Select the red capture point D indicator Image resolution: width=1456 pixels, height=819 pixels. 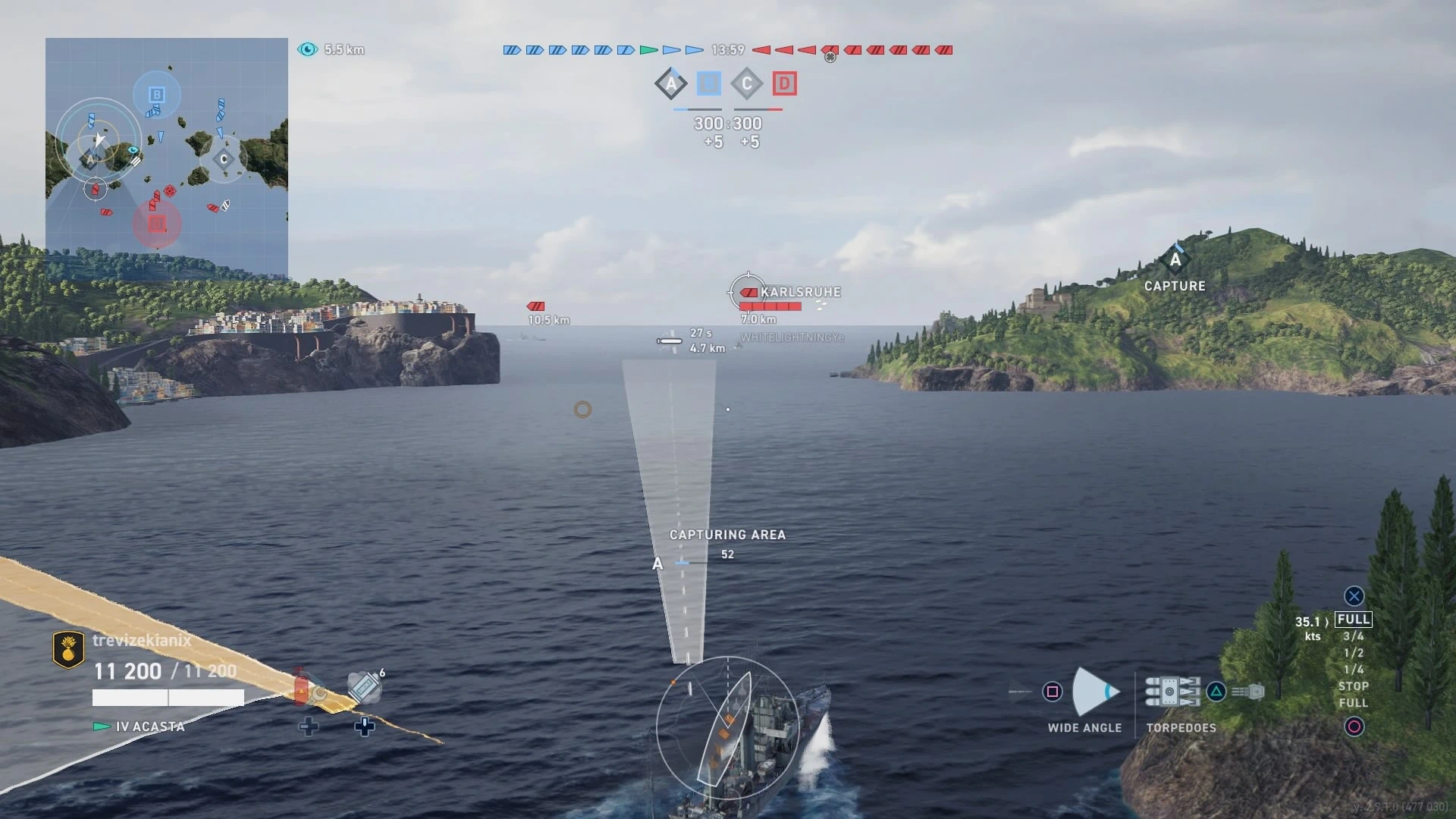[x=785, y=83]
